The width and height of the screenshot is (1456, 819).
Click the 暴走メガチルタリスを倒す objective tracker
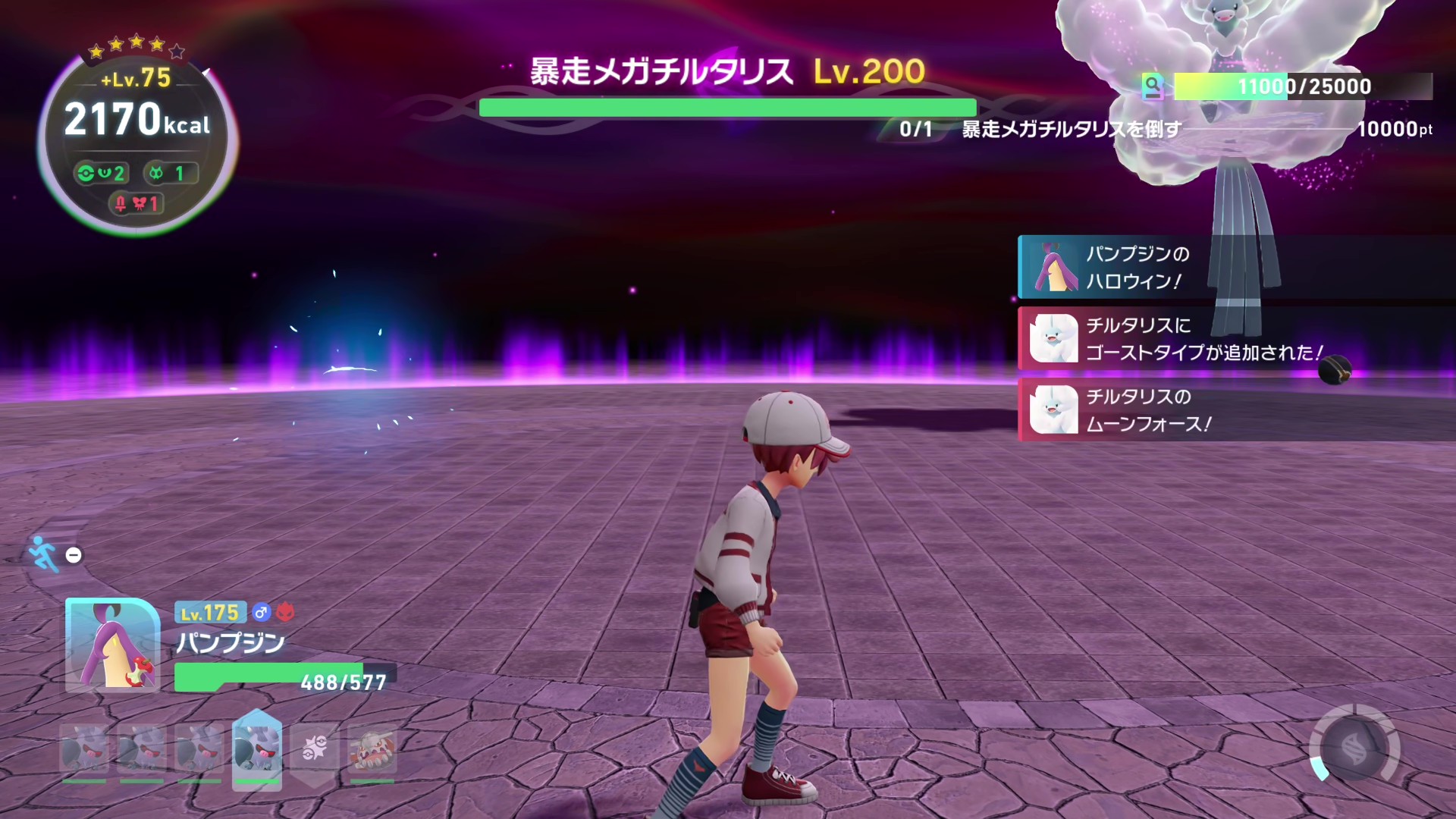coord(1071,130)
